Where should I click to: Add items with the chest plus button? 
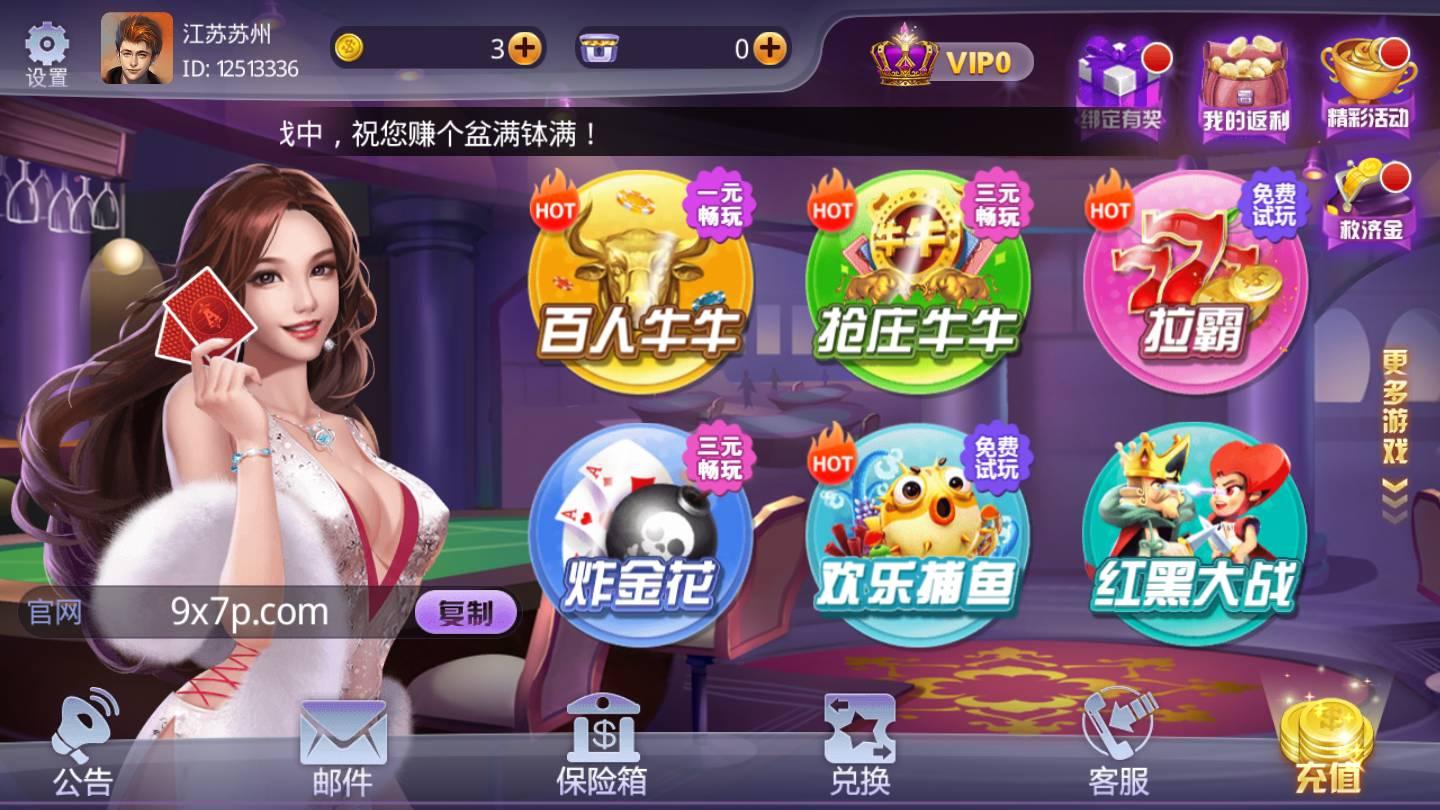(x=766, y=47)
